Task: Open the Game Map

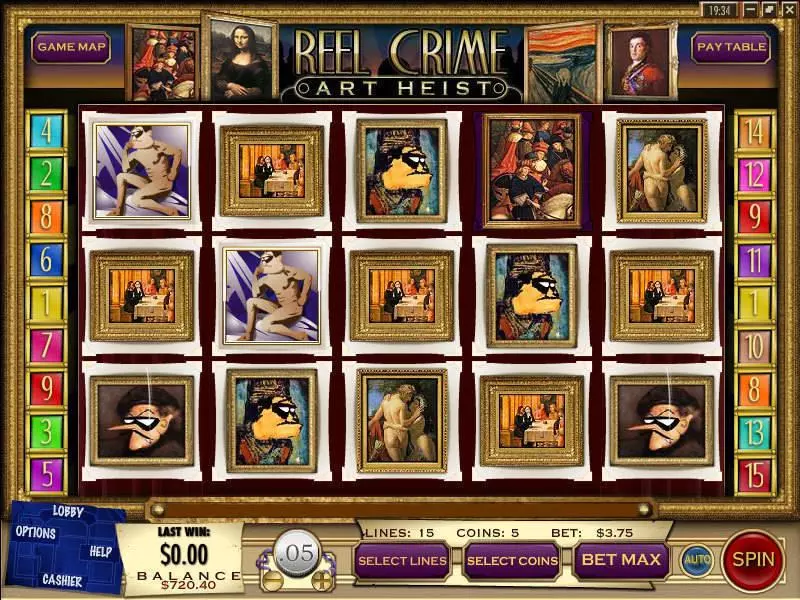Action: (x=70, y=47)
